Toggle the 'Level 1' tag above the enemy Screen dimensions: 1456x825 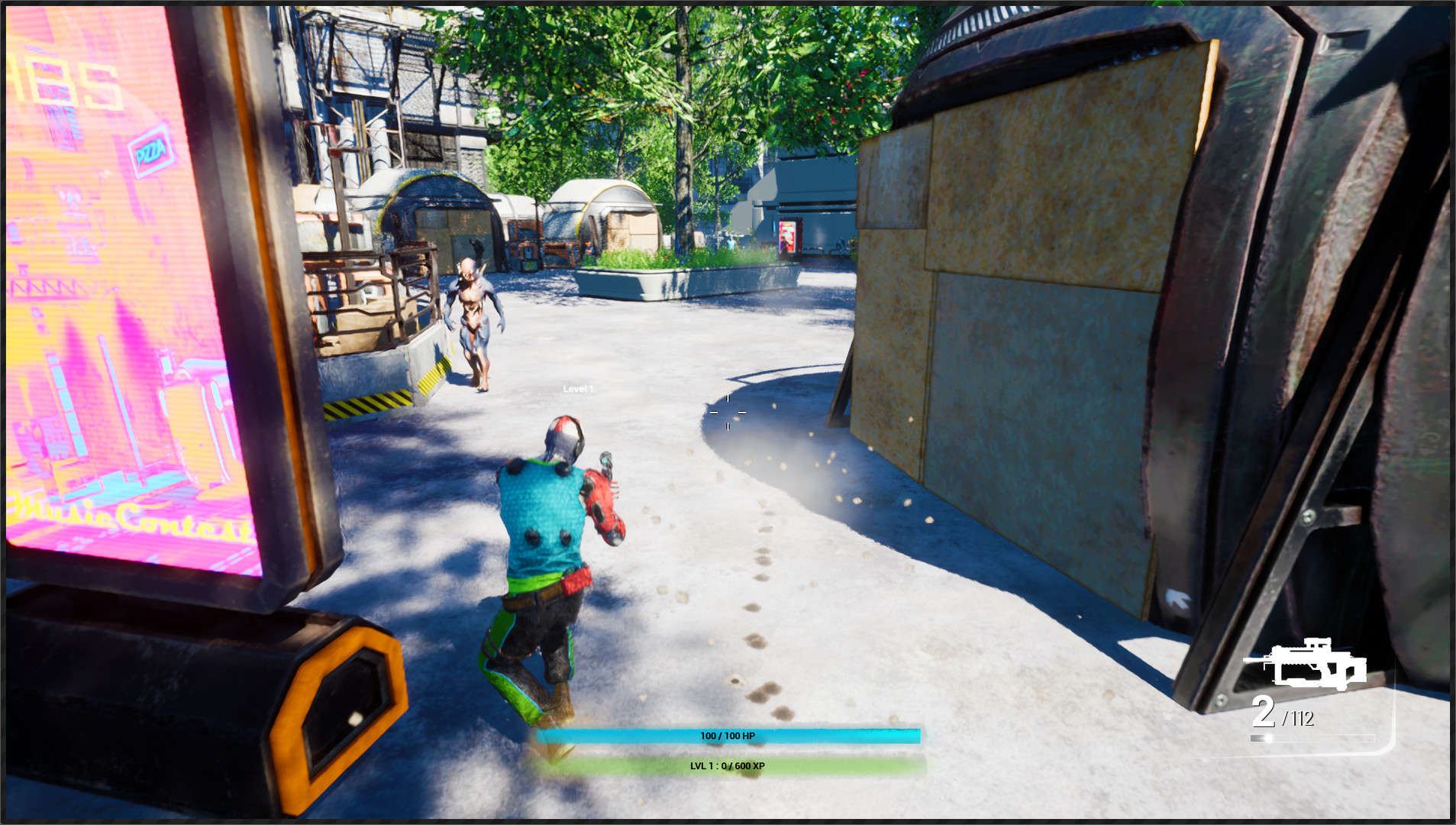coord(576,387)
